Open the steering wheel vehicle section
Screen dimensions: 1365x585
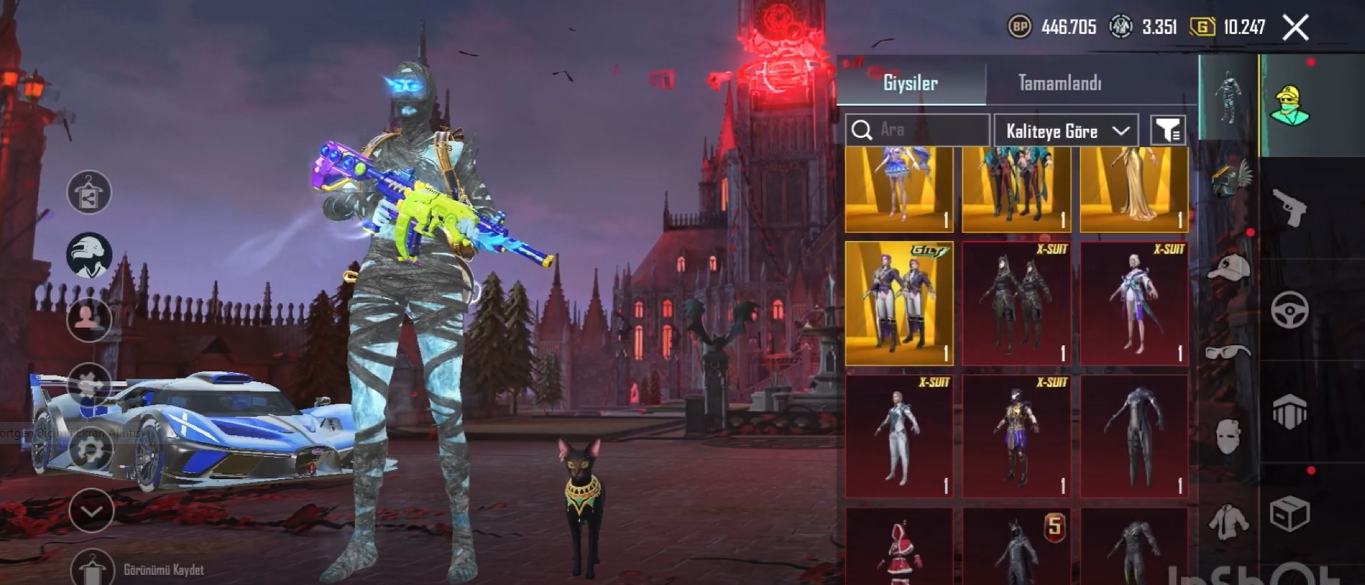1289,310
